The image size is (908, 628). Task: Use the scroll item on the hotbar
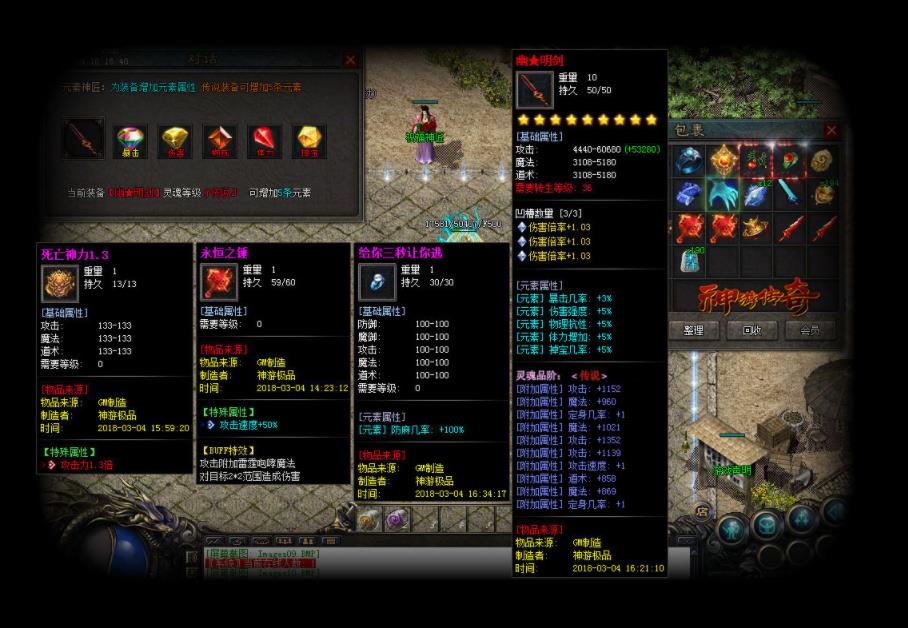[x=369, y=519]
